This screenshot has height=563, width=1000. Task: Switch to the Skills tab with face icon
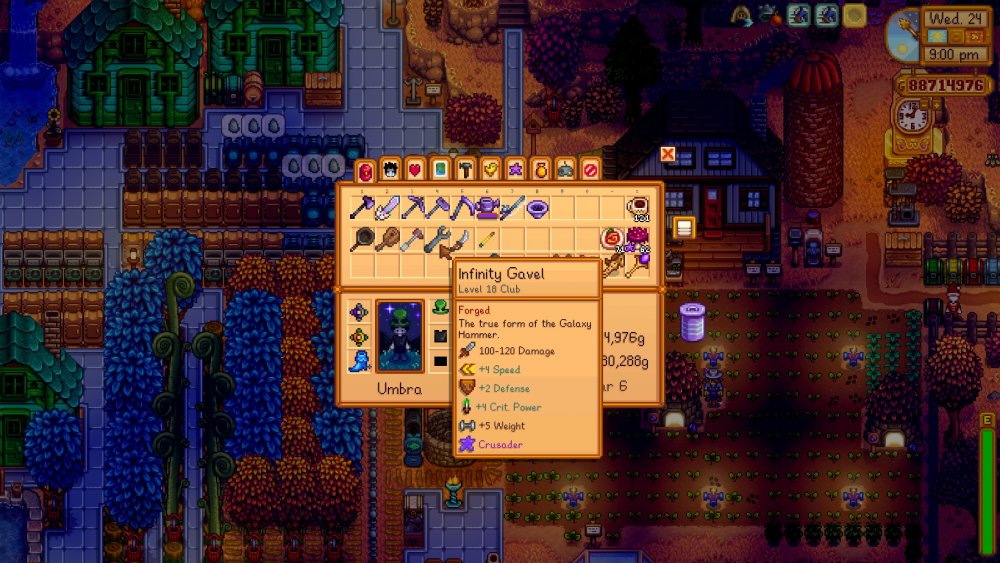pyautogui.click(x=390, y=169)
